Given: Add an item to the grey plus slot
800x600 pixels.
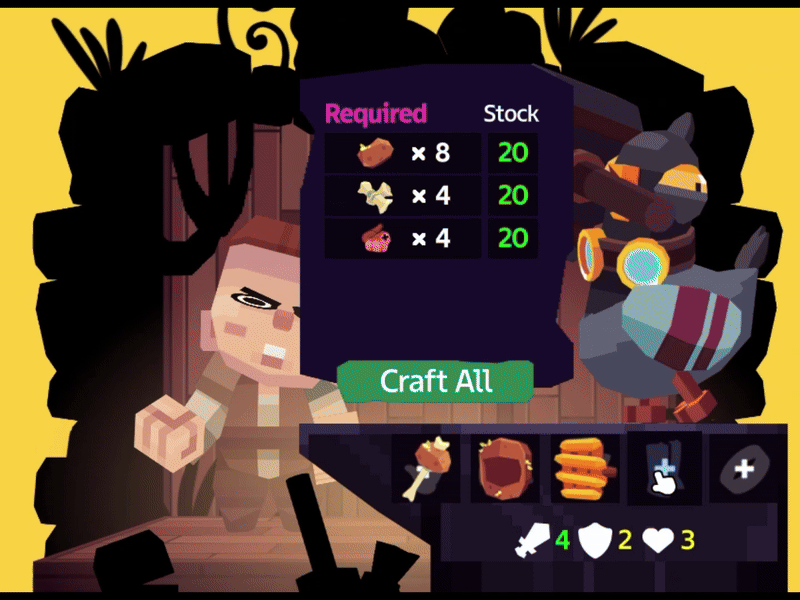Looking at the screenshot, I should point(743,469).
